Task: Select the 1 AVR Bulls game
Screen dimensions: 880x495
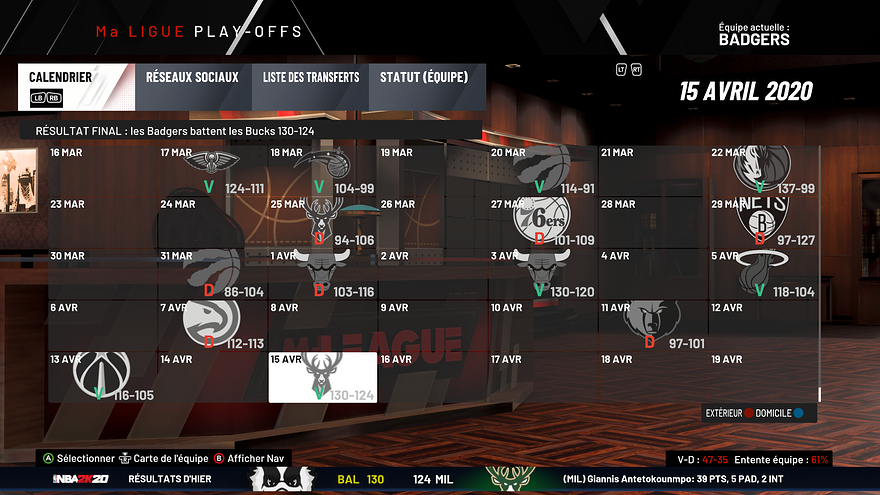Action: pos(322,274)
